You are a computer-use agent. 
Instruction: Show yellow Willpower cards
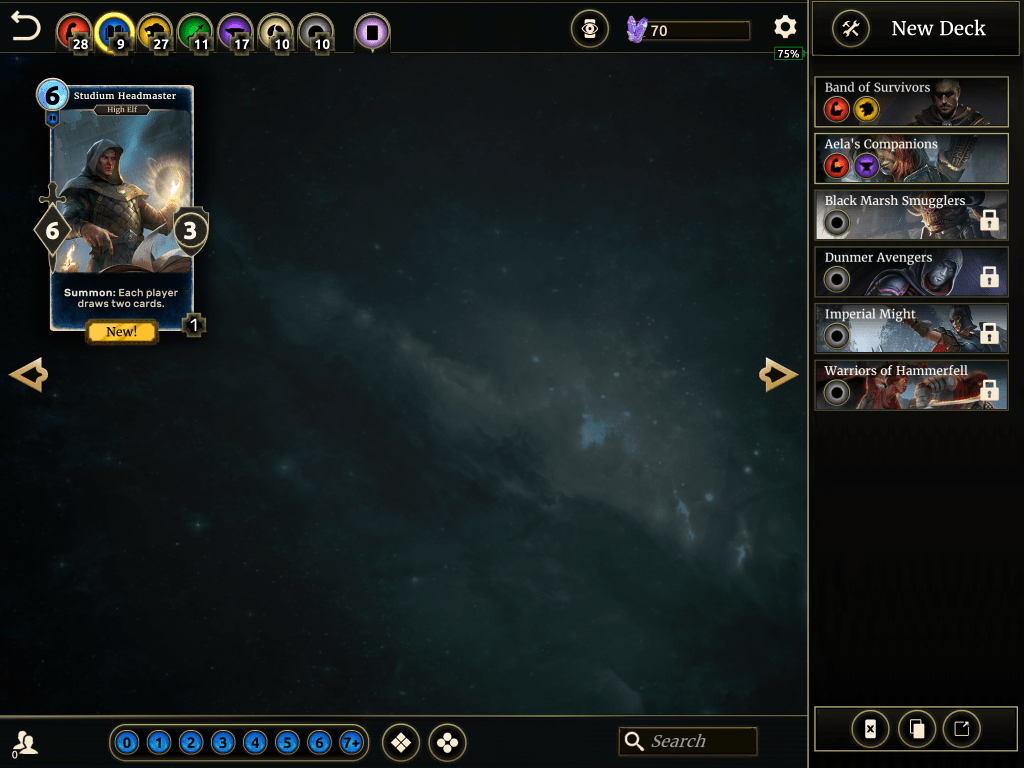(x=154, y=32)
